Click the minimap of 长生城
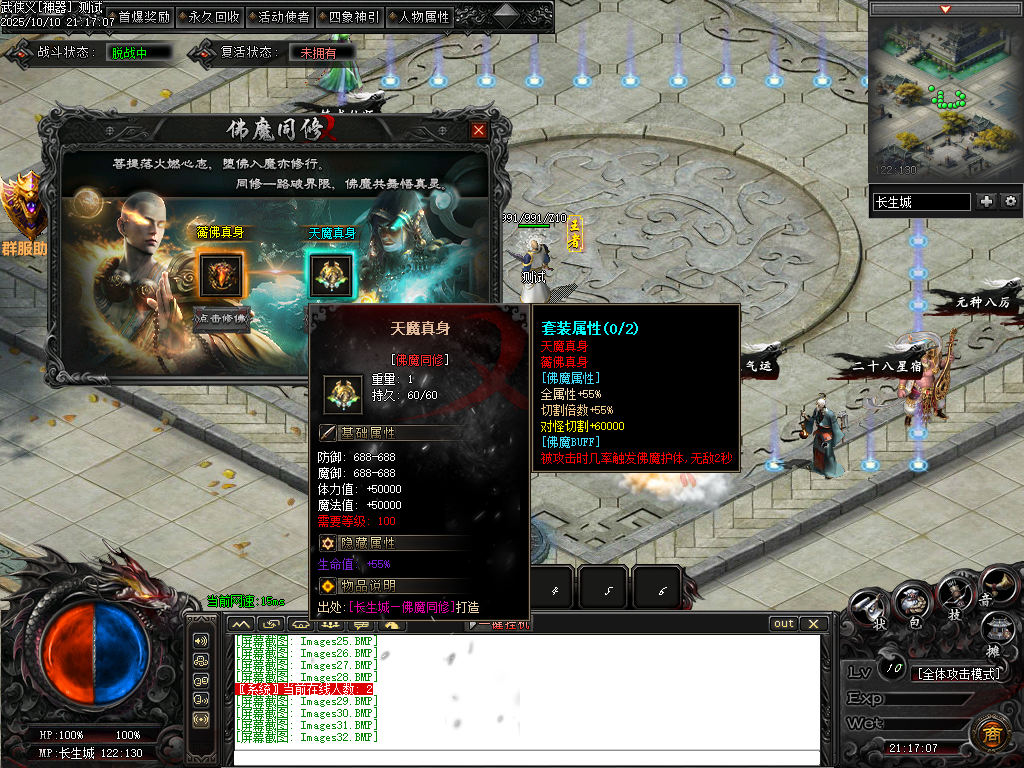 (943, 97)
